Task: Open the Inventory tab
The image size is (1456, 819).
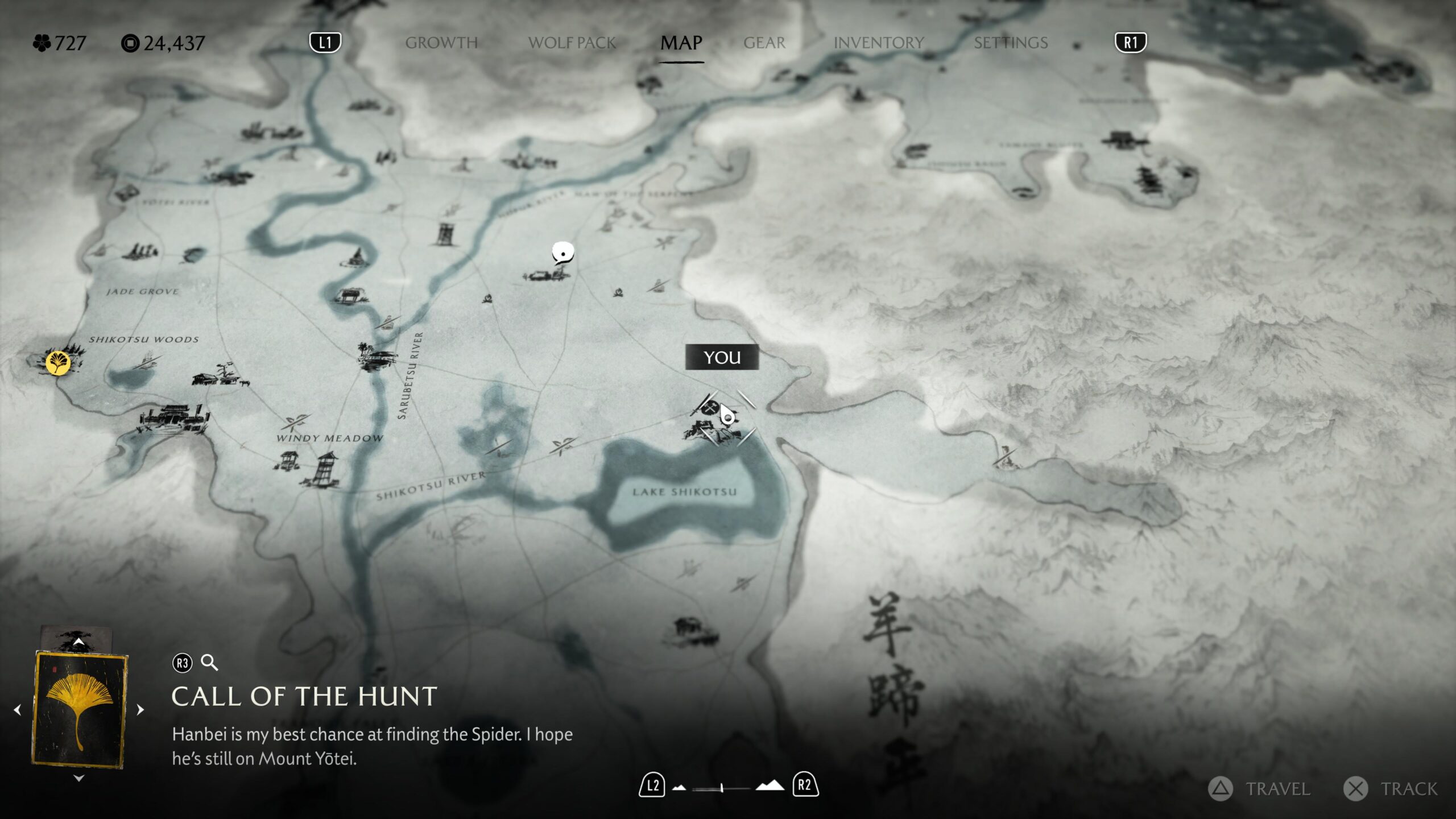Action: tap(879, 43)
